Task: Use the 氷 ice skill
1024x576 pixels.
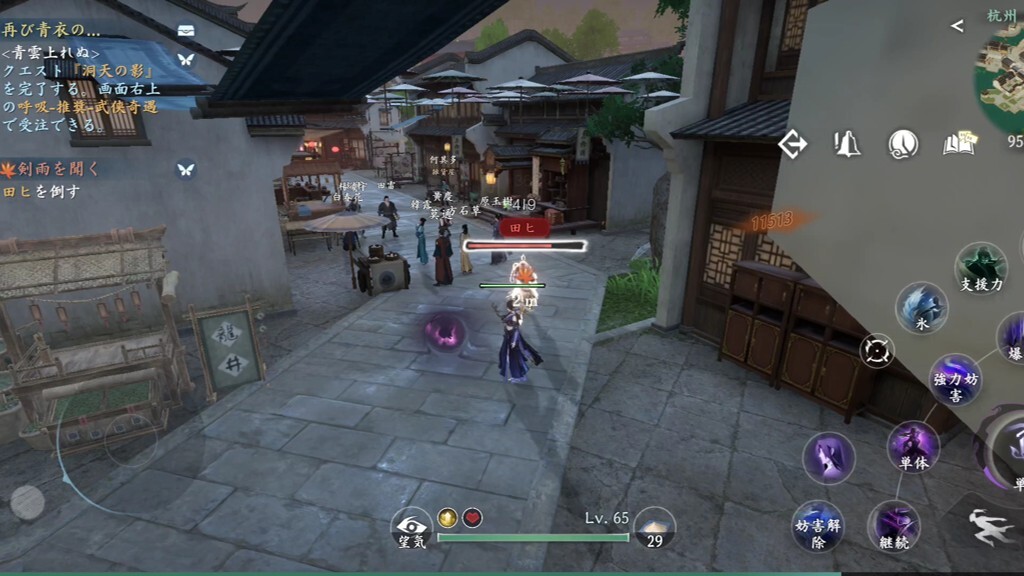Action: 921,307
